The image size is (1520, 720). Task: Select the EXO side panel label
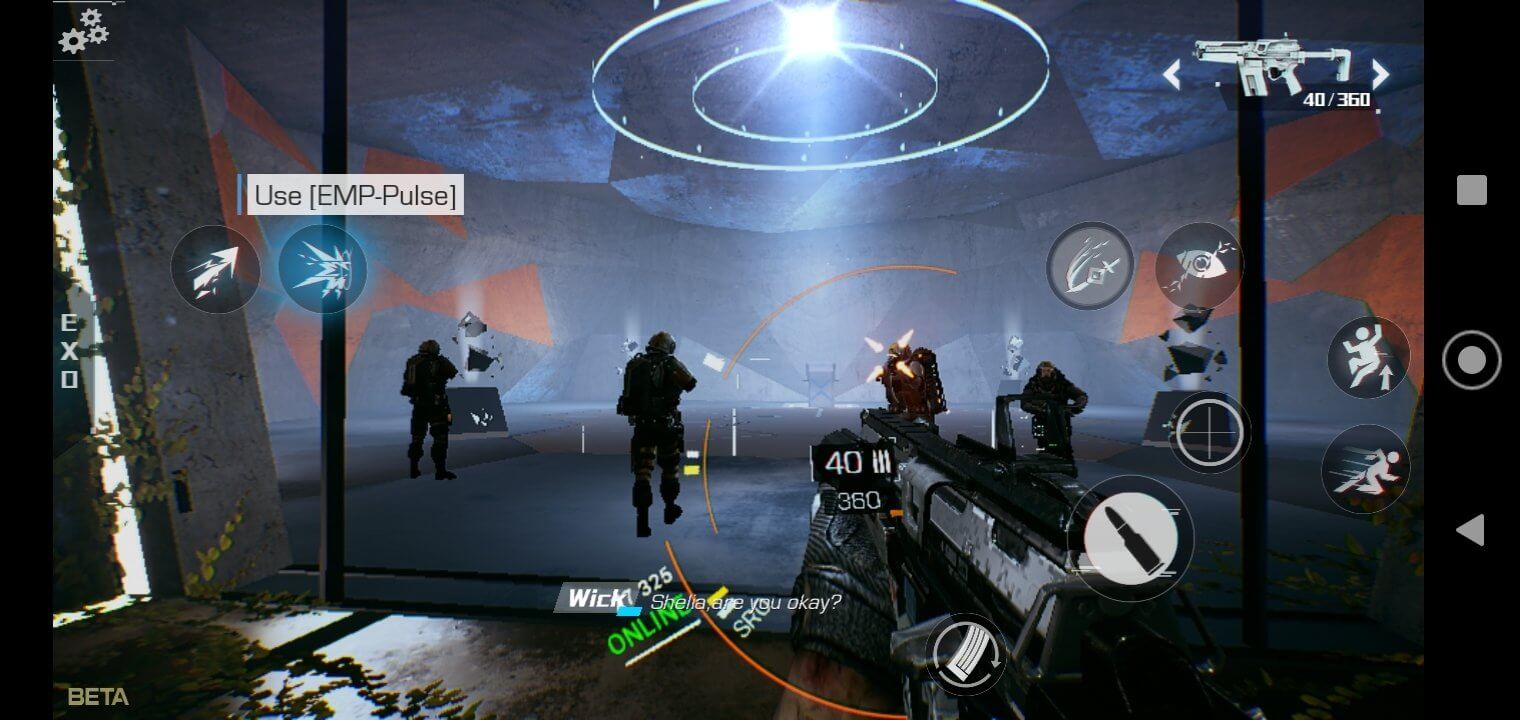(x=68, y=350)
